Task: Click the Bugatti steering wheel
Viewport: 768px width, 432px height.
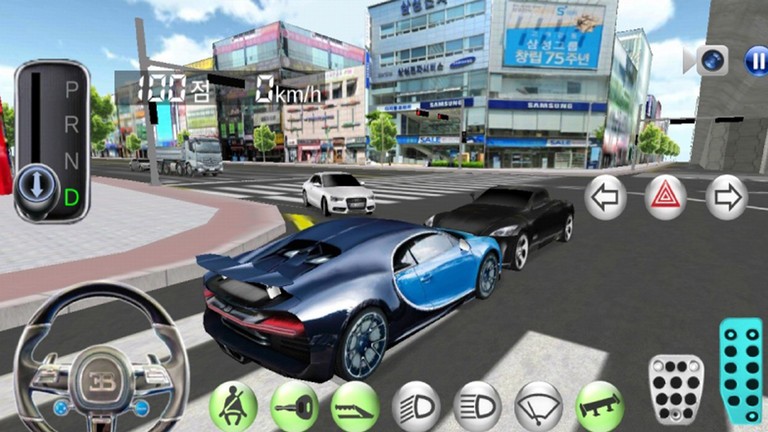Action: [x=101, y=370]
